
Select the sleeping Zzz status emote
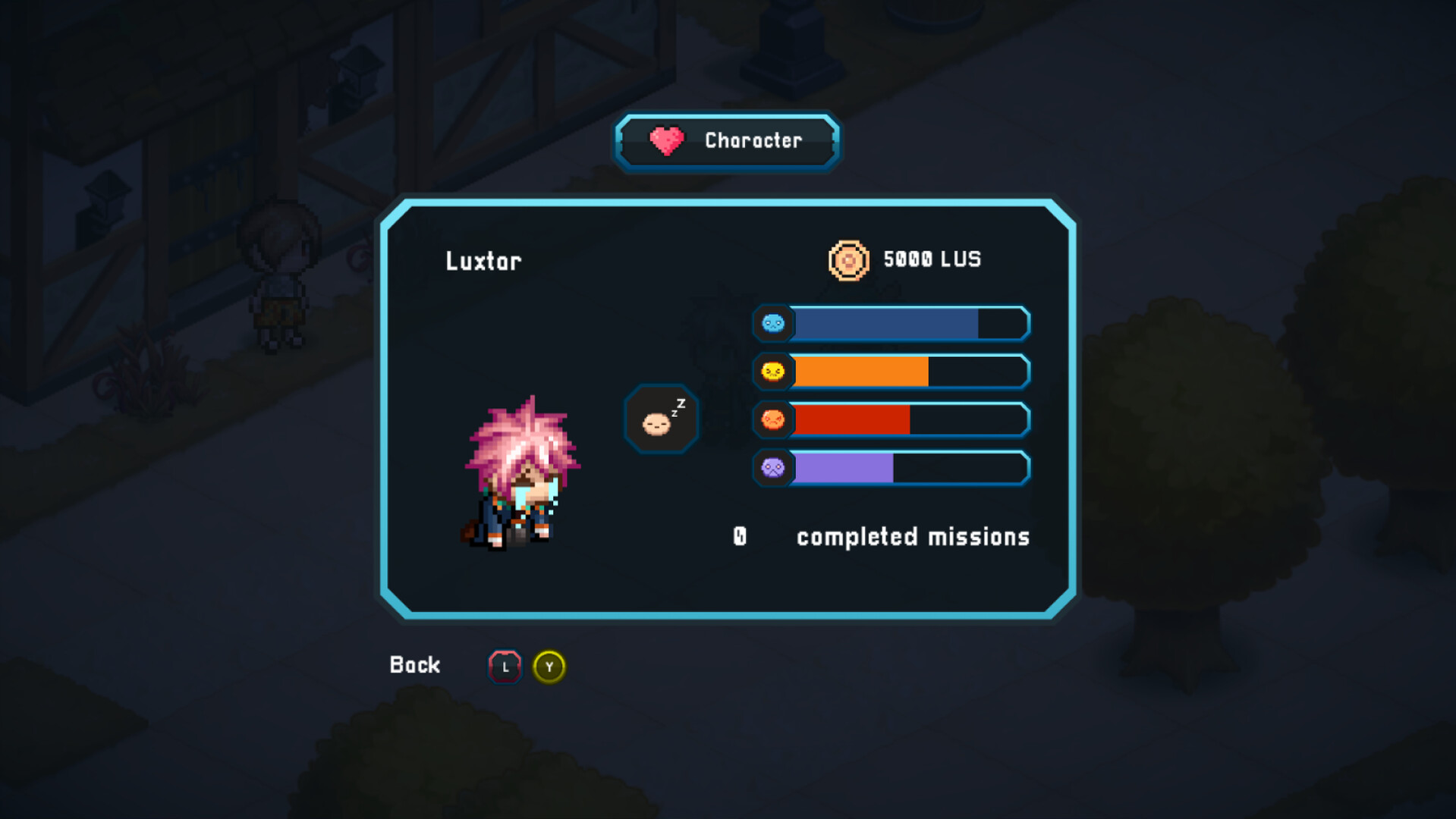click(659, 419)
